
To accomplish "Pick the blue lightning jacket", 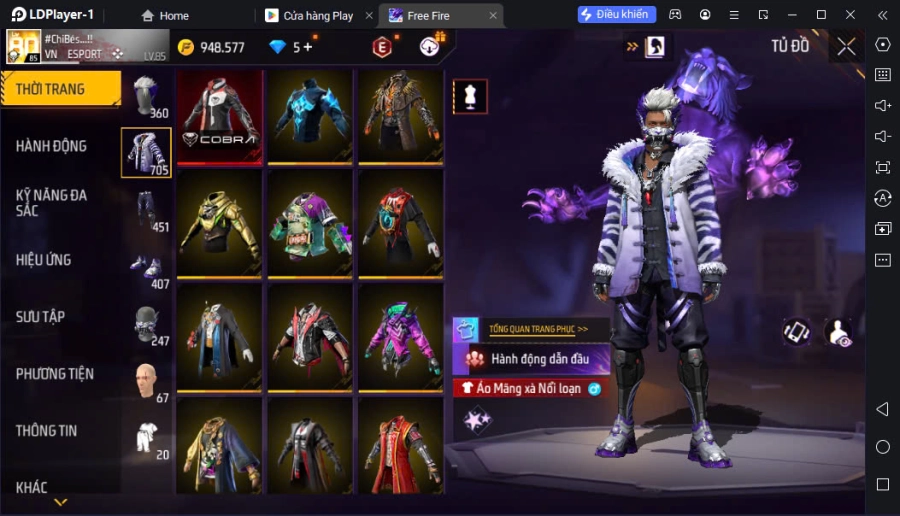I will 310,116.
